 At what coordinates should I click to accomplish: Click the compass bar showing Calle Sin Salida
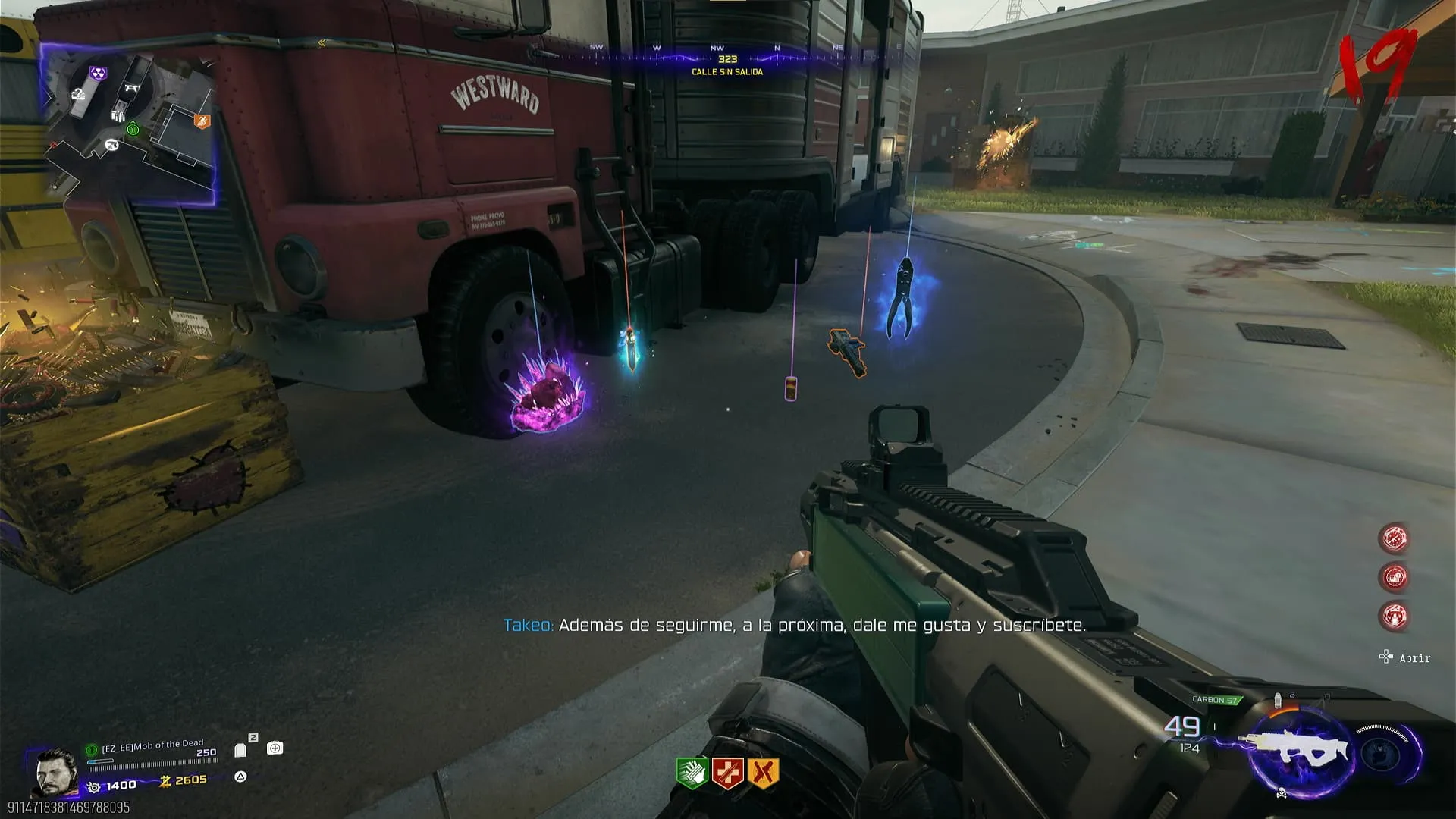[726, 59]
